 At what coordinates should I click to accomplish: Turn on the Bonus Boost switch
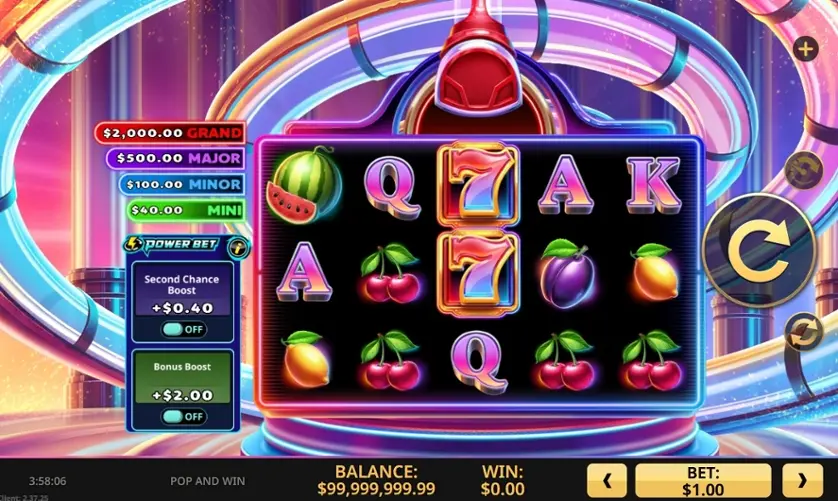[183, 416]
